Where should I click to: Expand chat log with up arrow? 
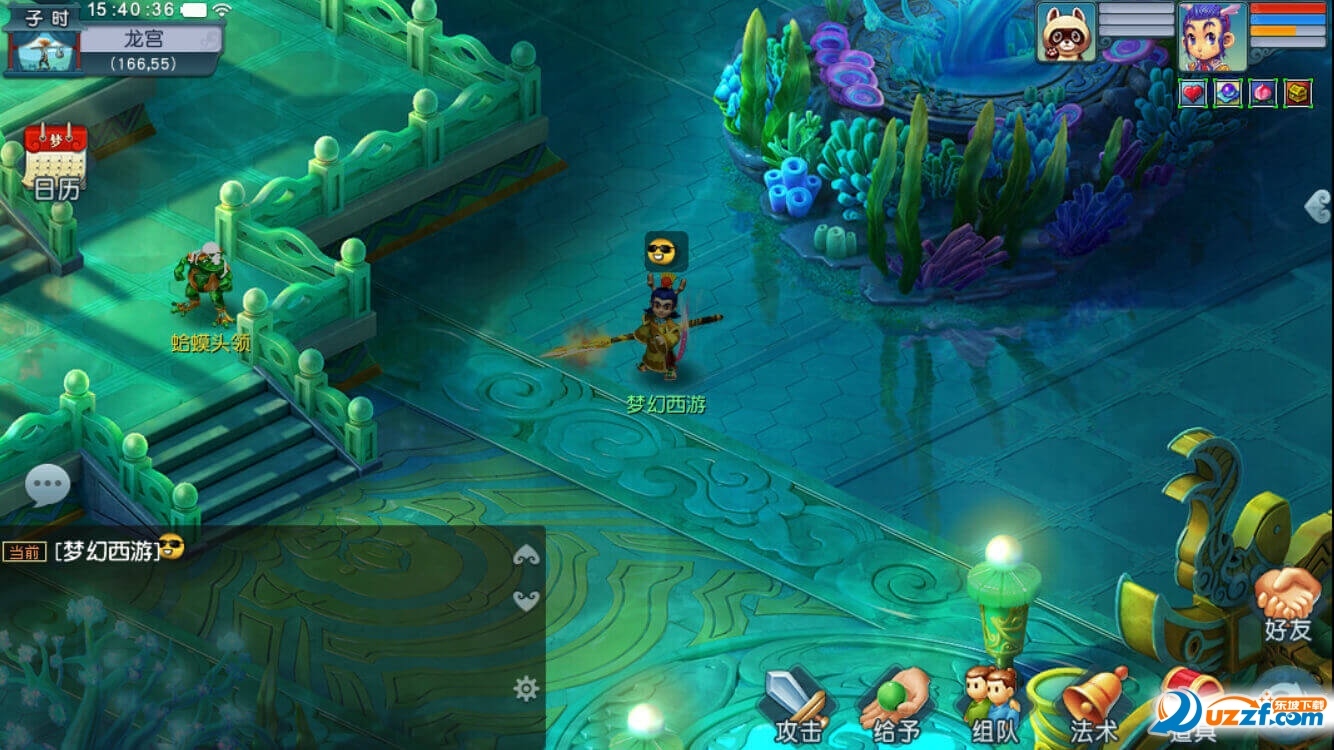click(526, 557)
